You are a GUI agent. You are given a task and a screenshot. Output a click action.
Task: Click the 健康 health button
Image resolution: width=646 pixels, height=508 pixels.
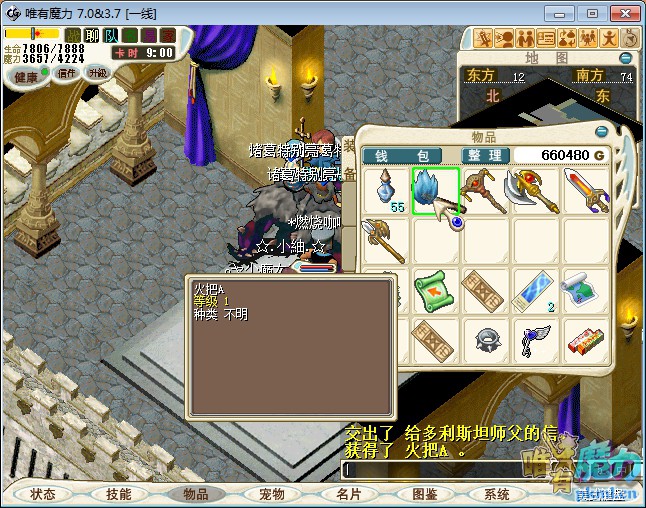coord(26,74)
